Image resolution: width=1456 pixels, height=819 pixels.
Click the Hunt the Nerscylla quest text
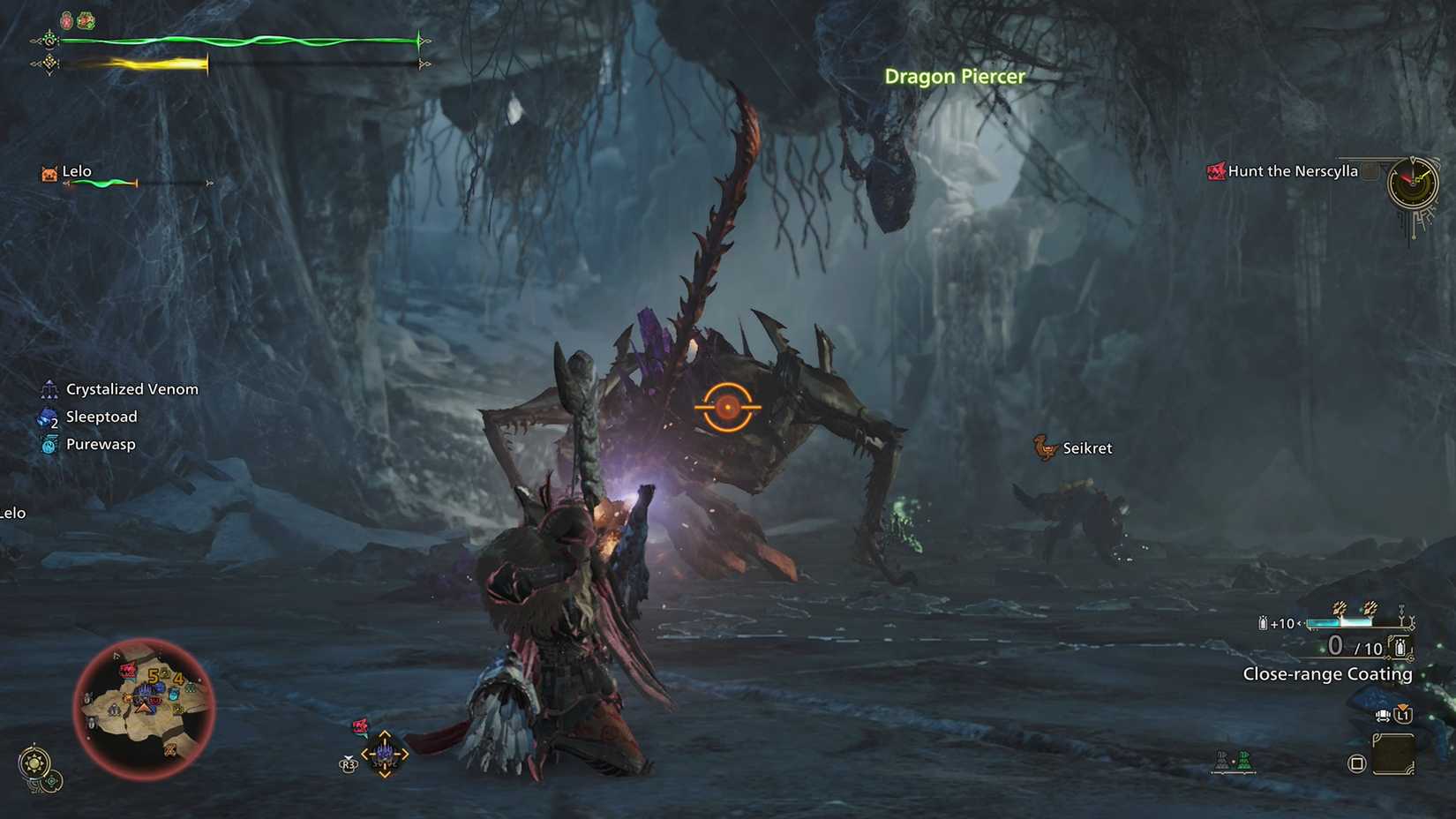click(1293, 171)
